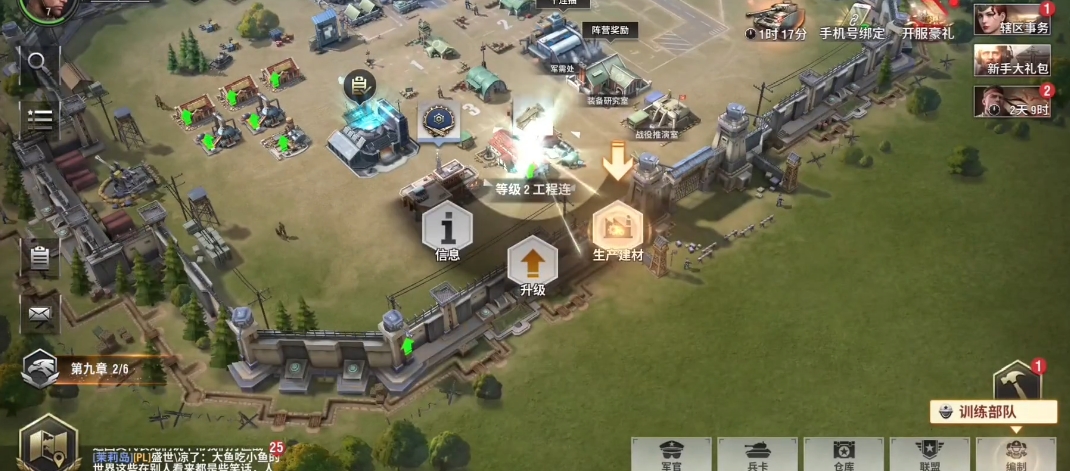This screenshot has width=1070, height=471.
Task: Open the hammer construction queue icon
Action: coord(1017,381)
